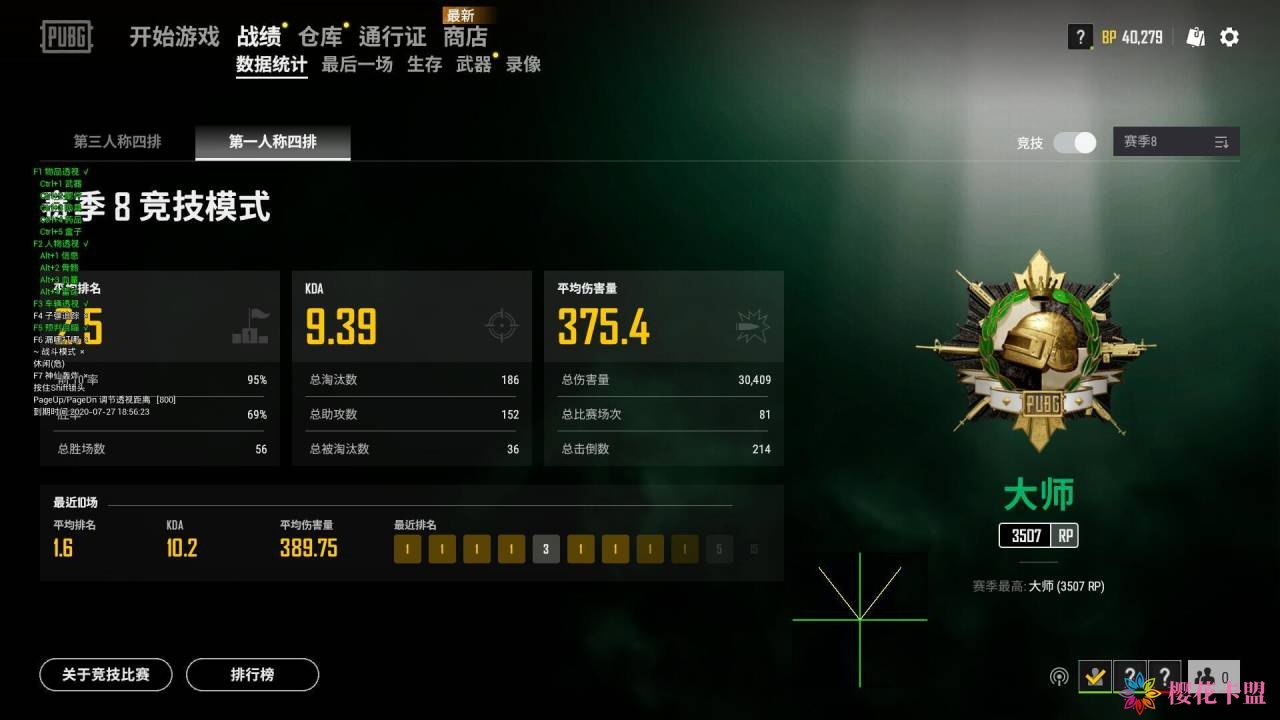
Task: Click the shopping bags icon
Action: pyautogui.click(x=1196, y=37)
